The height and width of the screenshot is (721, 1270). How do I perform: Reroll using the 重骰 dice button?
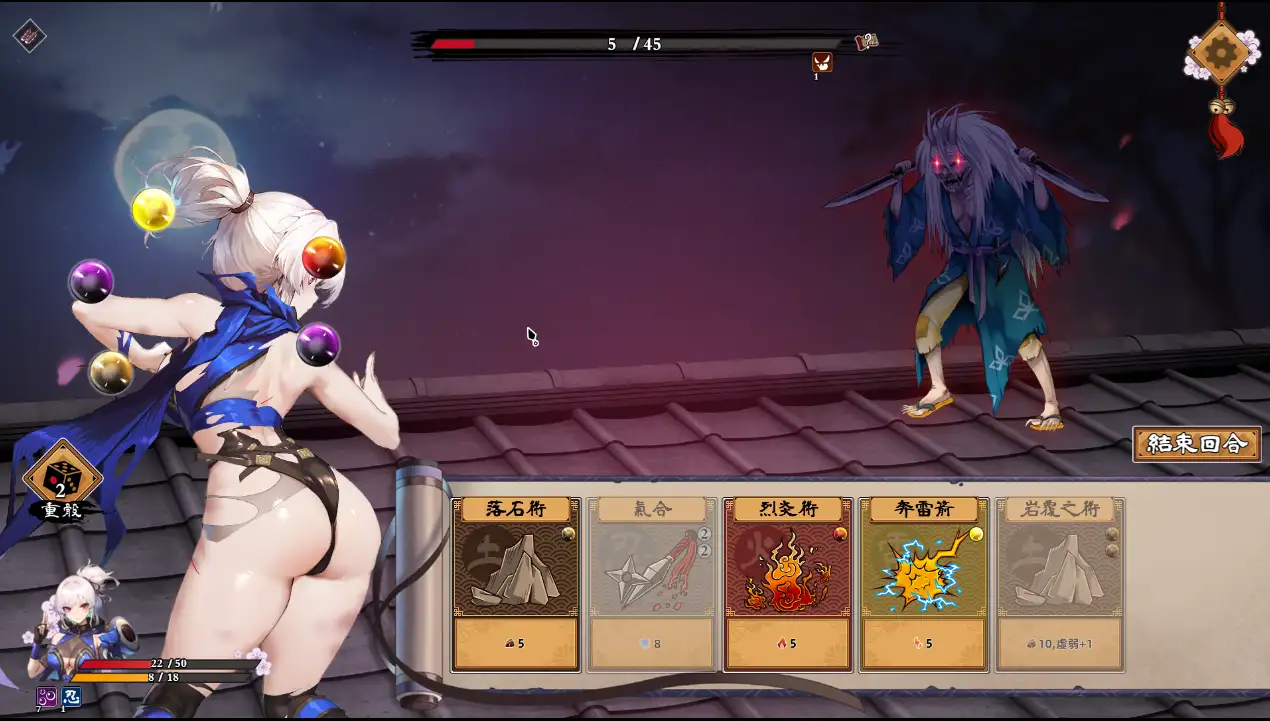(x=61, y=478)
